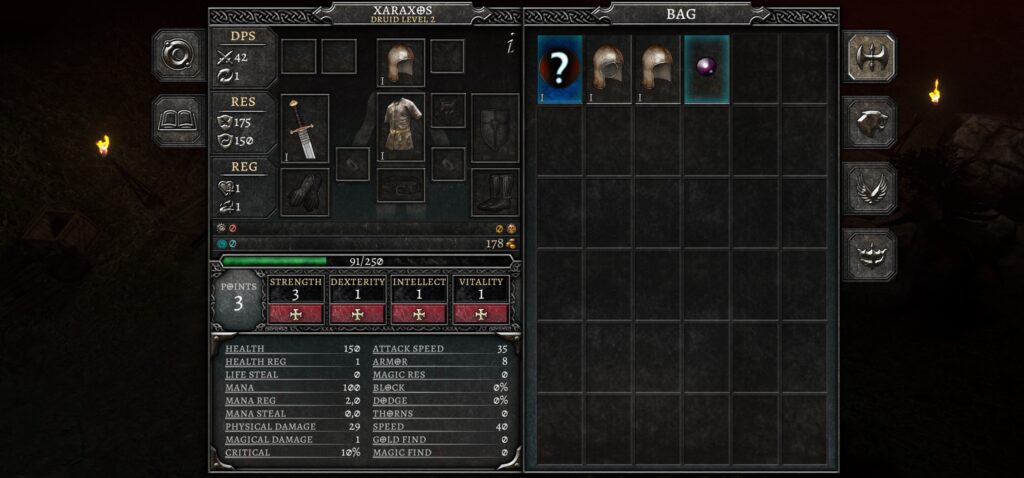Image resolution: width=1024 pixels, height=478 pixels.
Task: Select the helmet worn by the character
Action: pos(401,63)
